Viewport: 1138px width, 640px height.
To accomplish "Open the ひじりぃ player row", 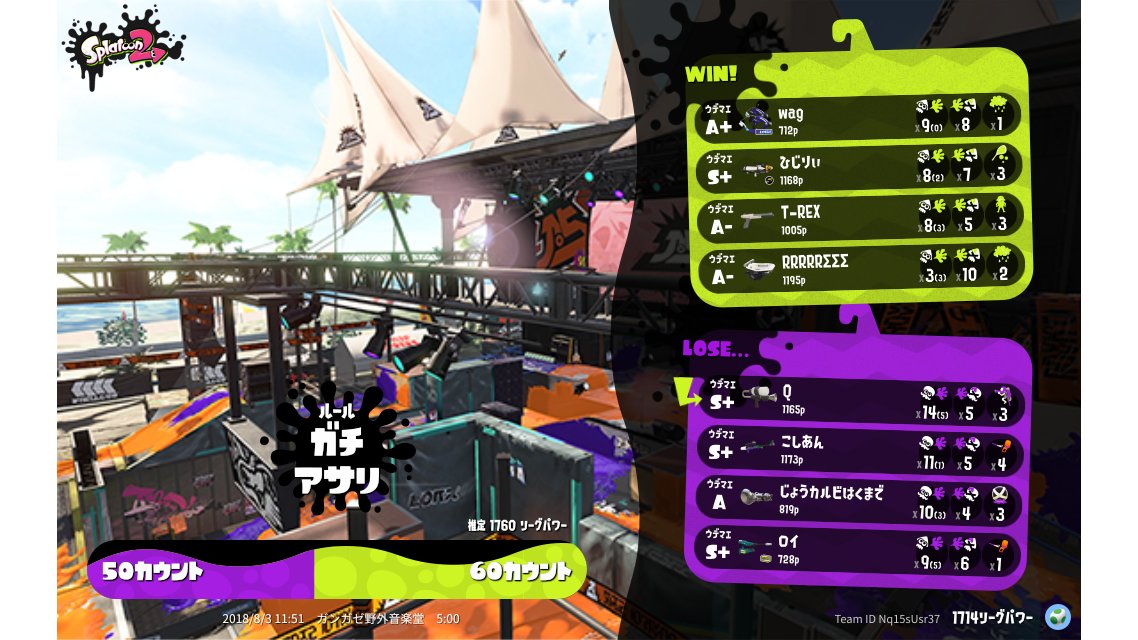I will 858,168.
